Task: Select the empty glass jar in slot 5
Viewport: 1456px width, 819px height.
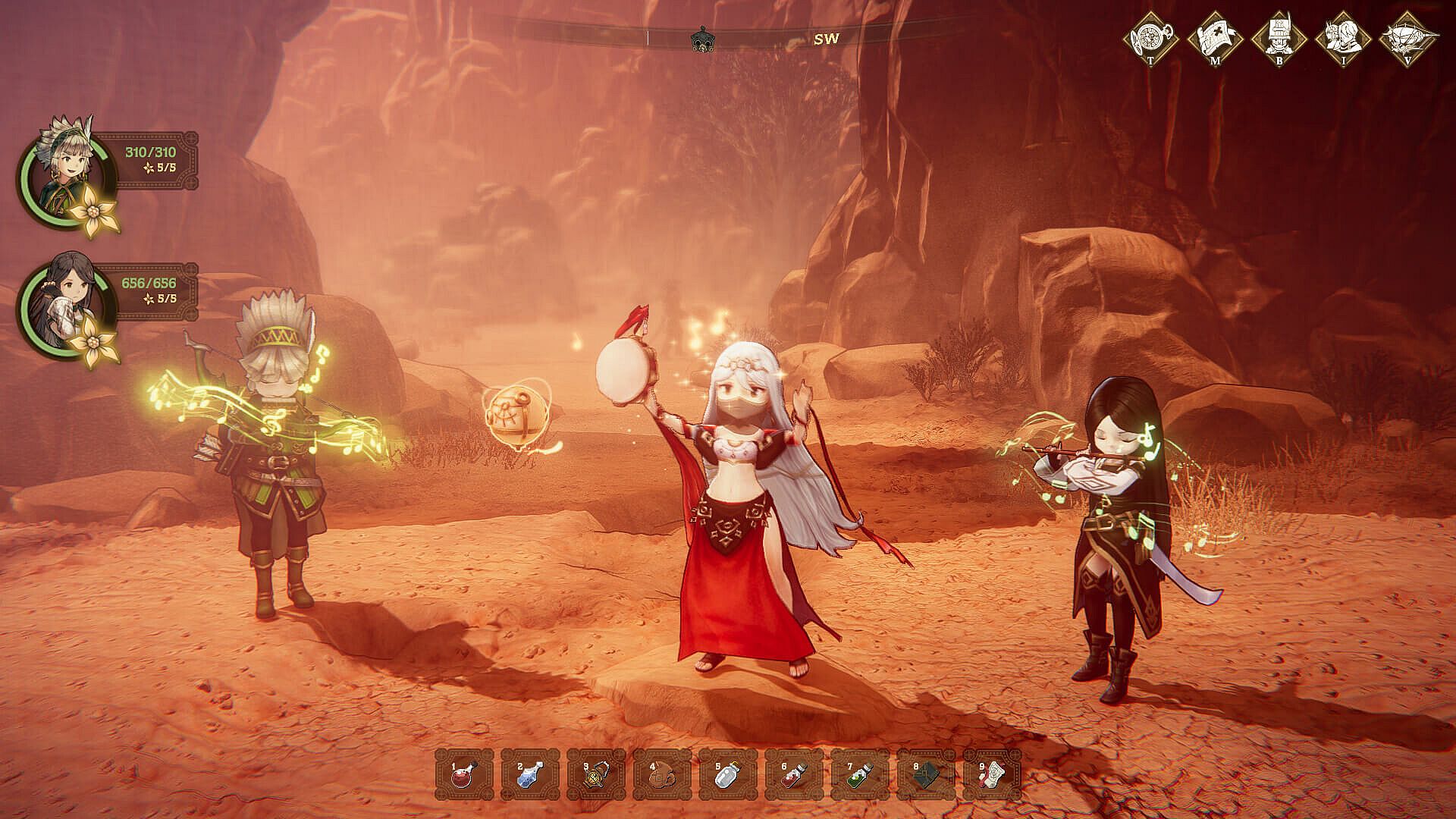Action: (x=728, y=775)
